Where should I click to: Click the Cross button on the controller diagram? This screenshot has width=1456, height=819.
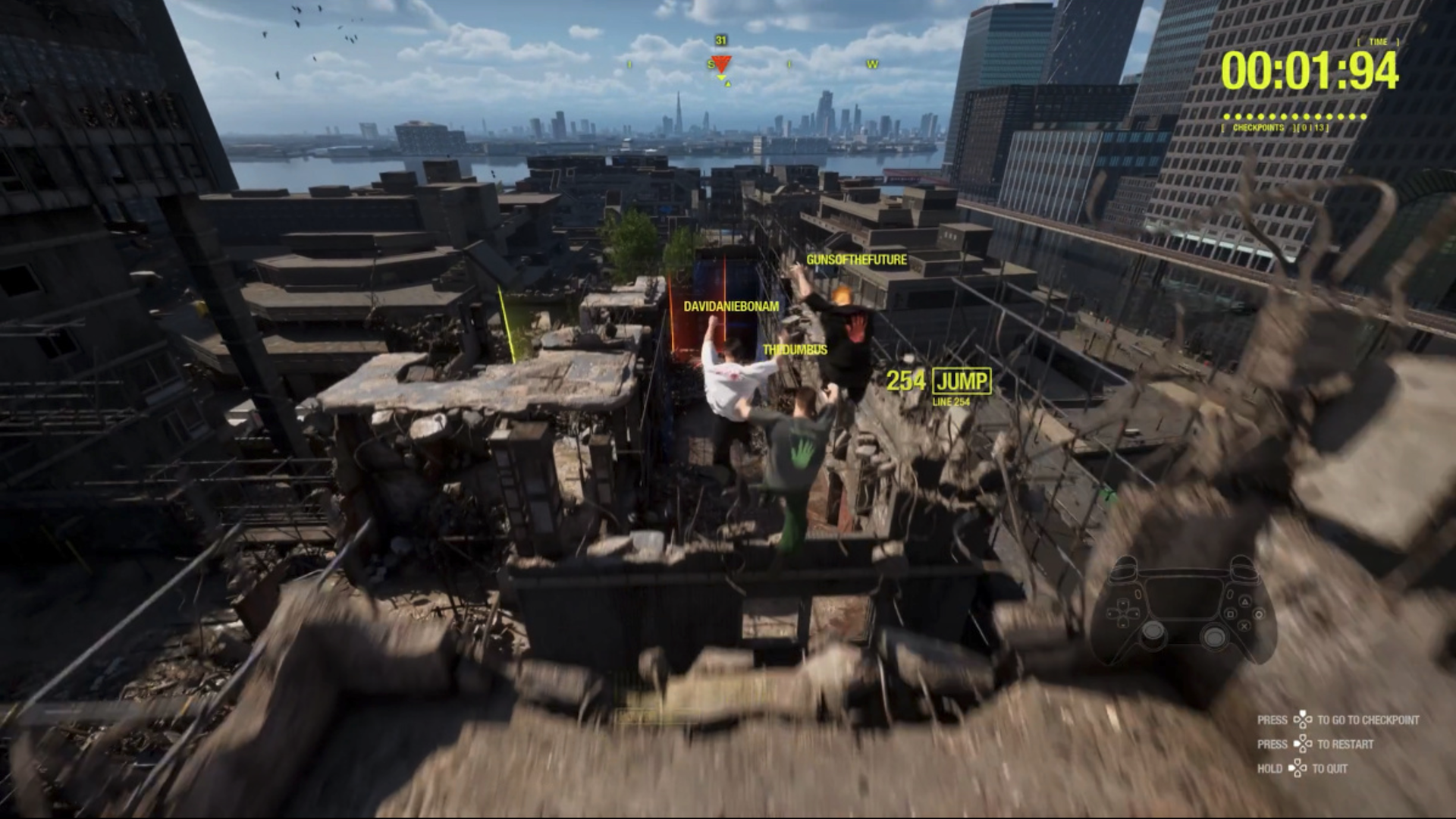(x=1244, y=626)
